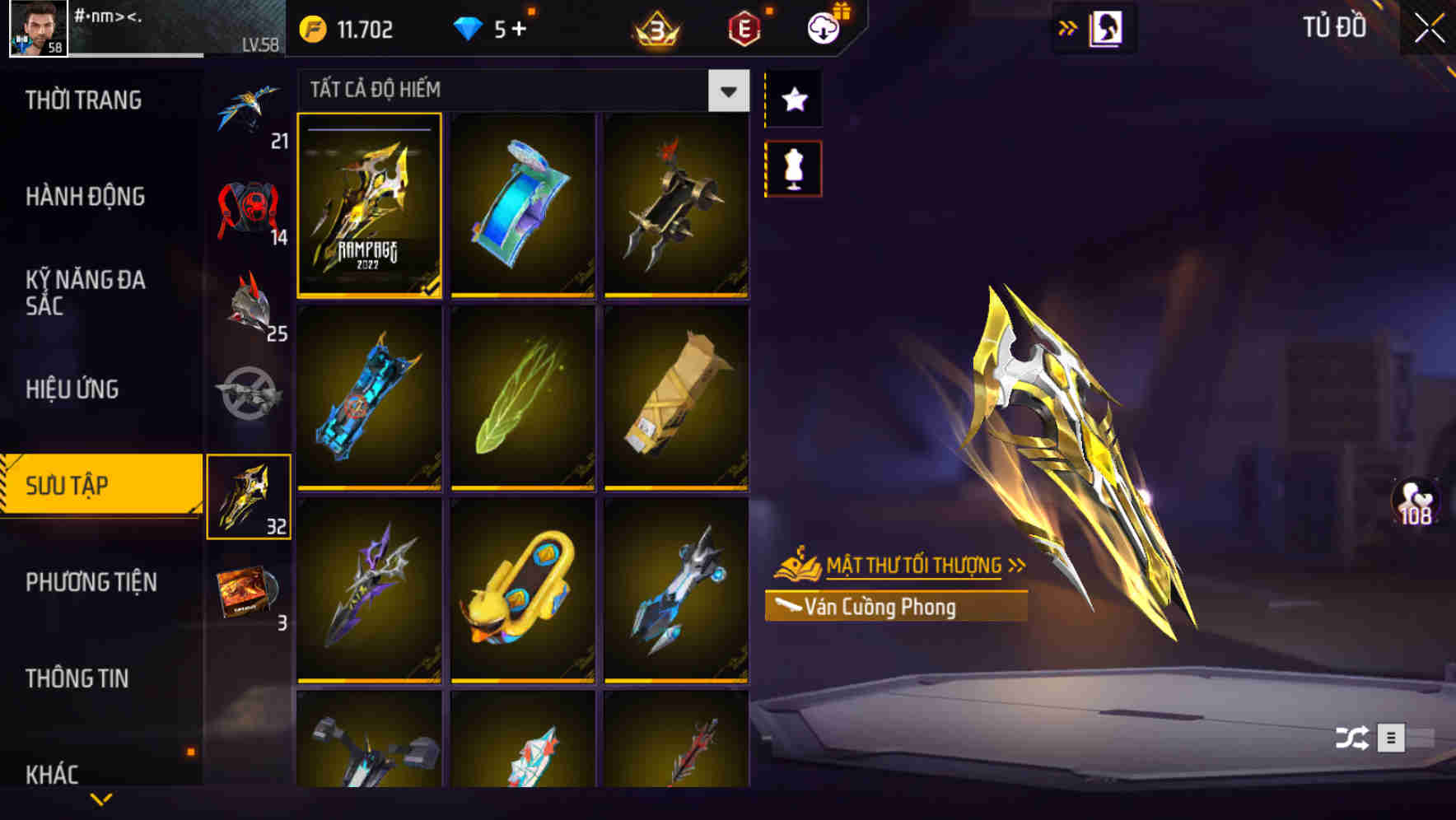This screenshot has height=820, width=1456.
Task: Select the RAMPAGE 2022 loot box thumbnail
Action: coord(369,206)
